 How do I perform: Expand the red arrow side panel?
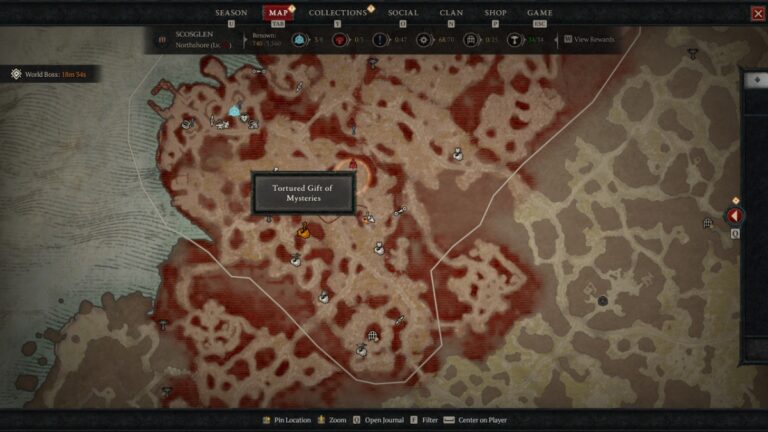click(x=735, y=216)
